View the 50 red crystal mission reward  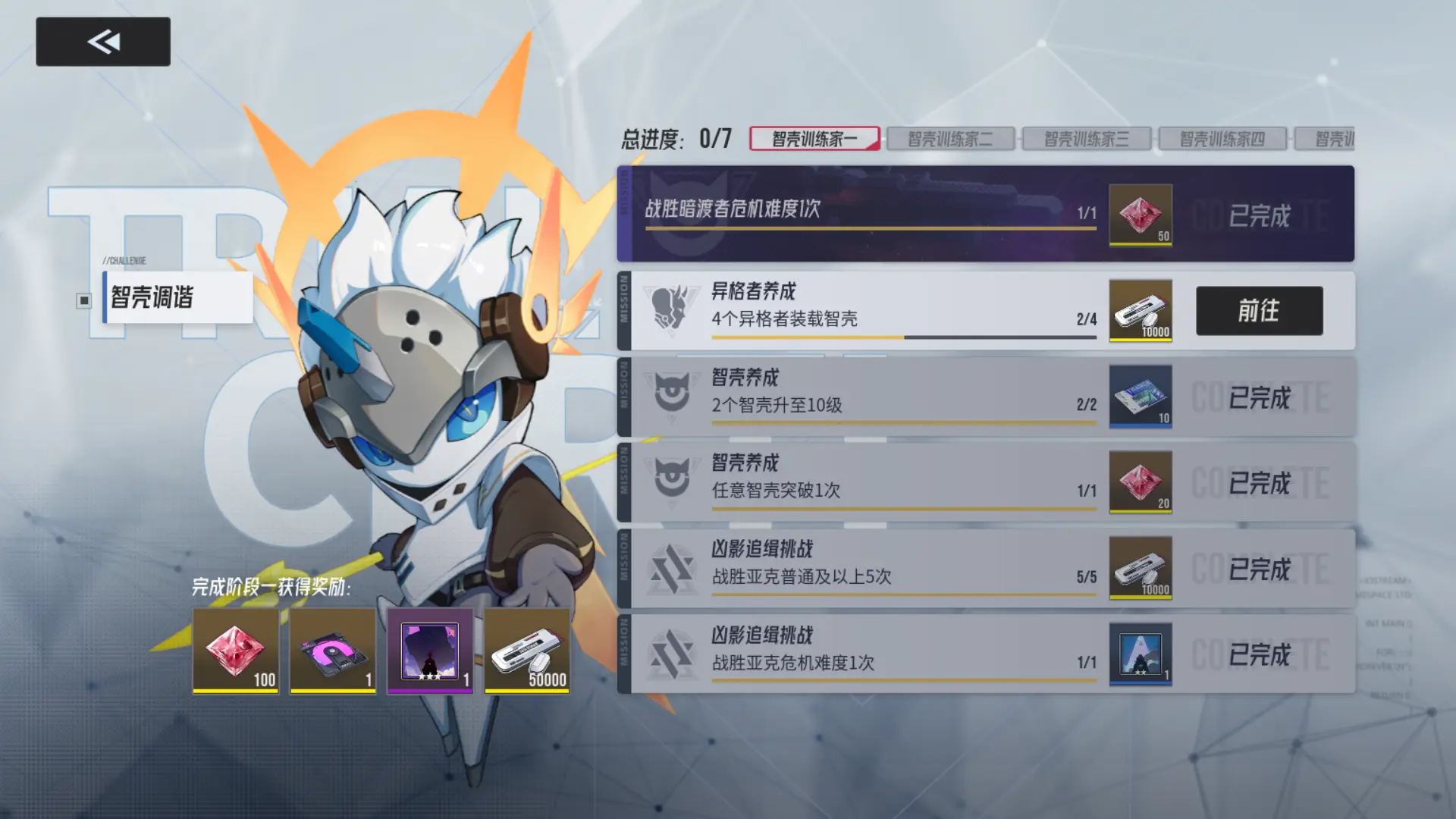click(1140, 215)
